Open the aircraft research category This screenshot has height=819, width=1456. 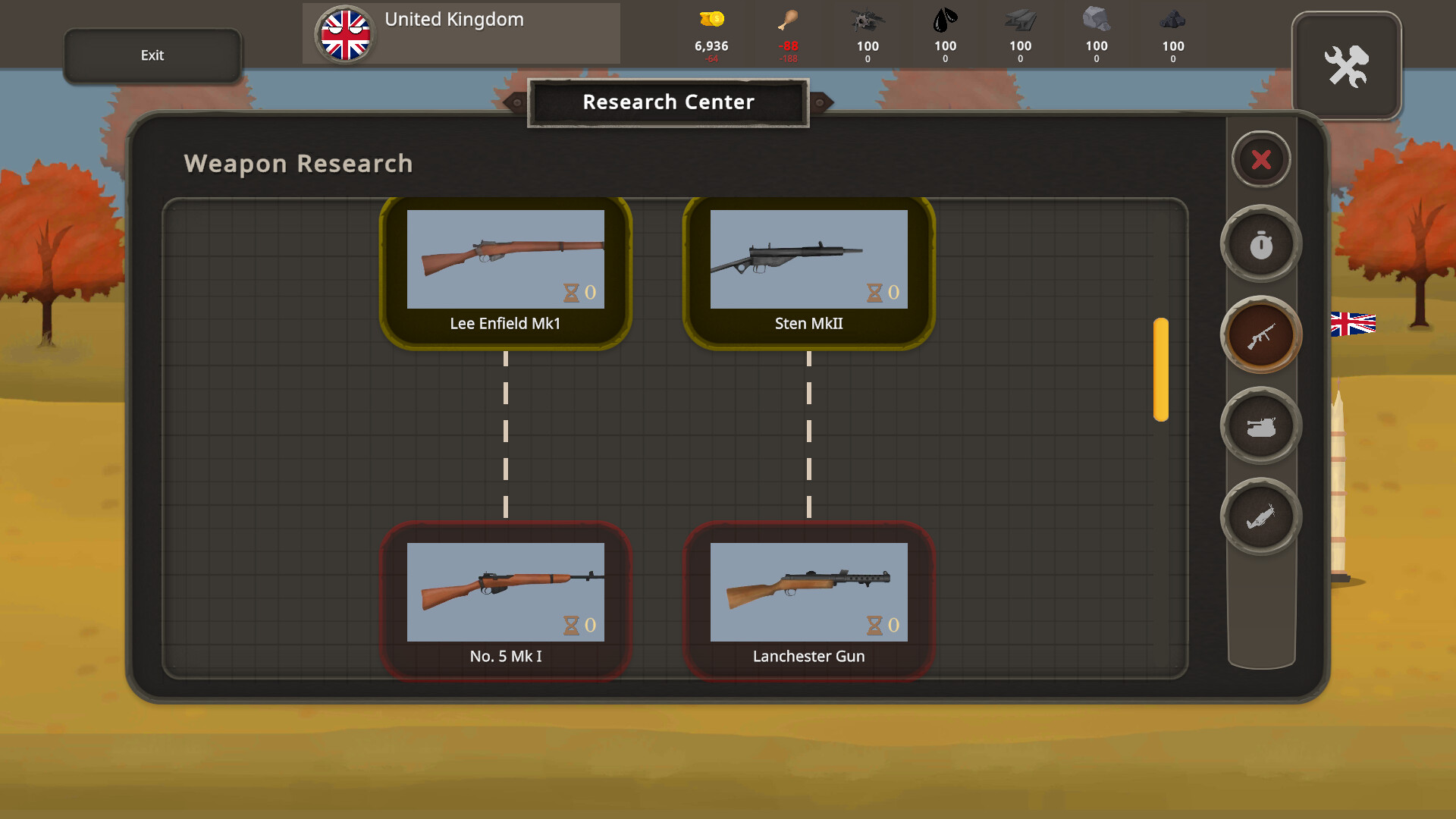1261,516
